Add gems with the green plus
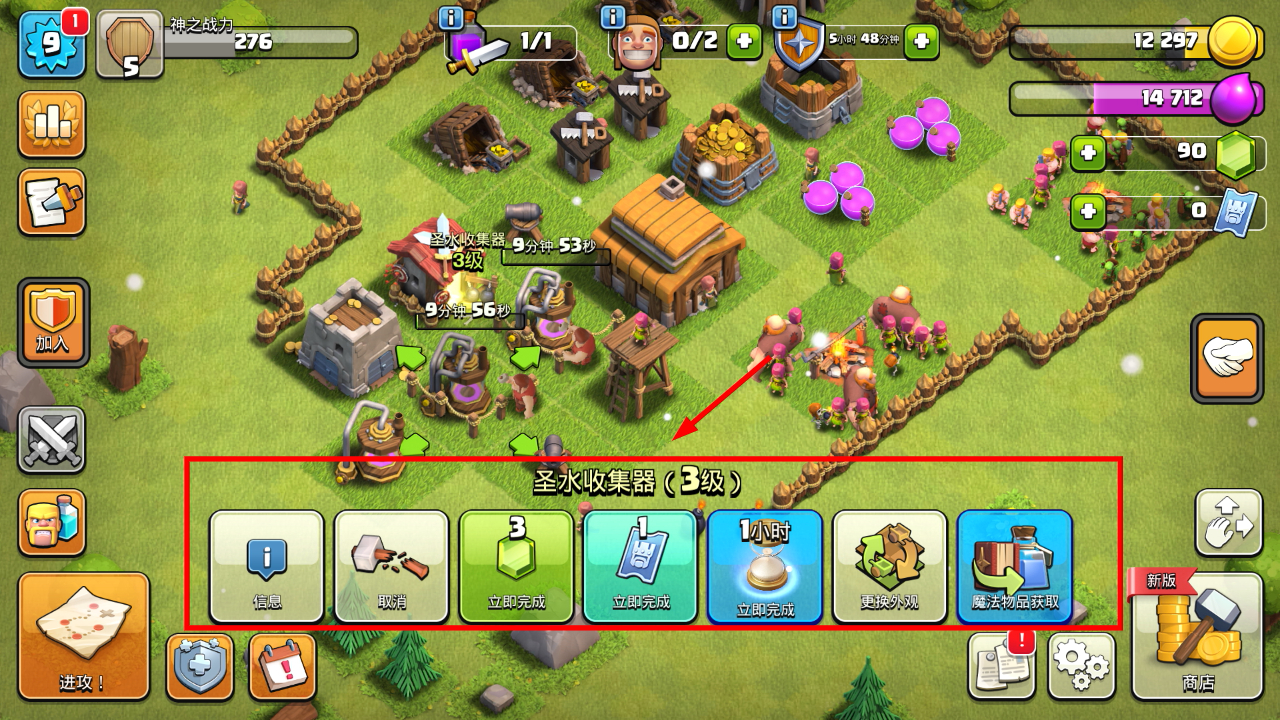 1088,153
